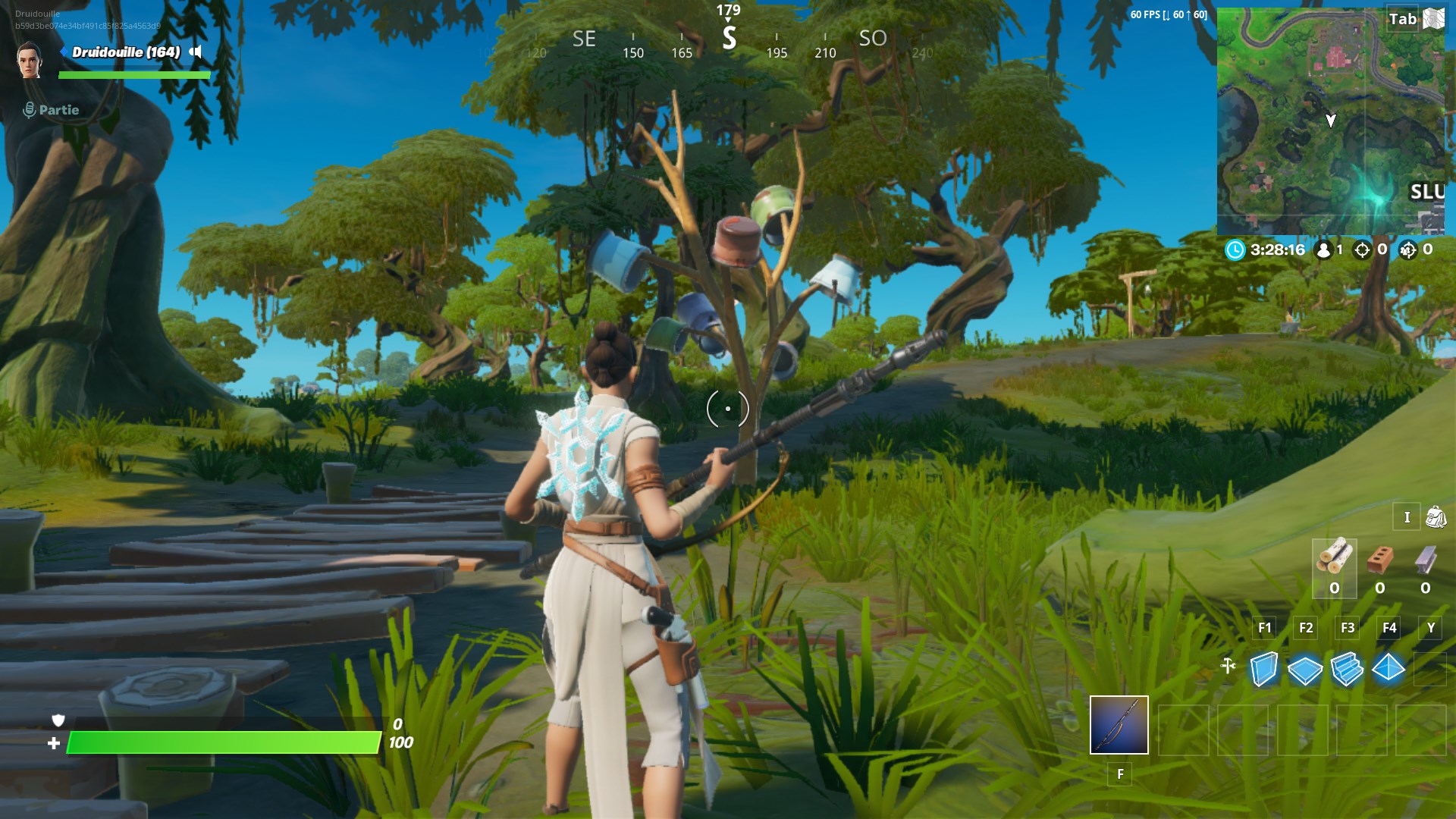The image size is (1456, 819).
Task: Choose the pyramid roof building piece
Action: (x=1389, y=669)
